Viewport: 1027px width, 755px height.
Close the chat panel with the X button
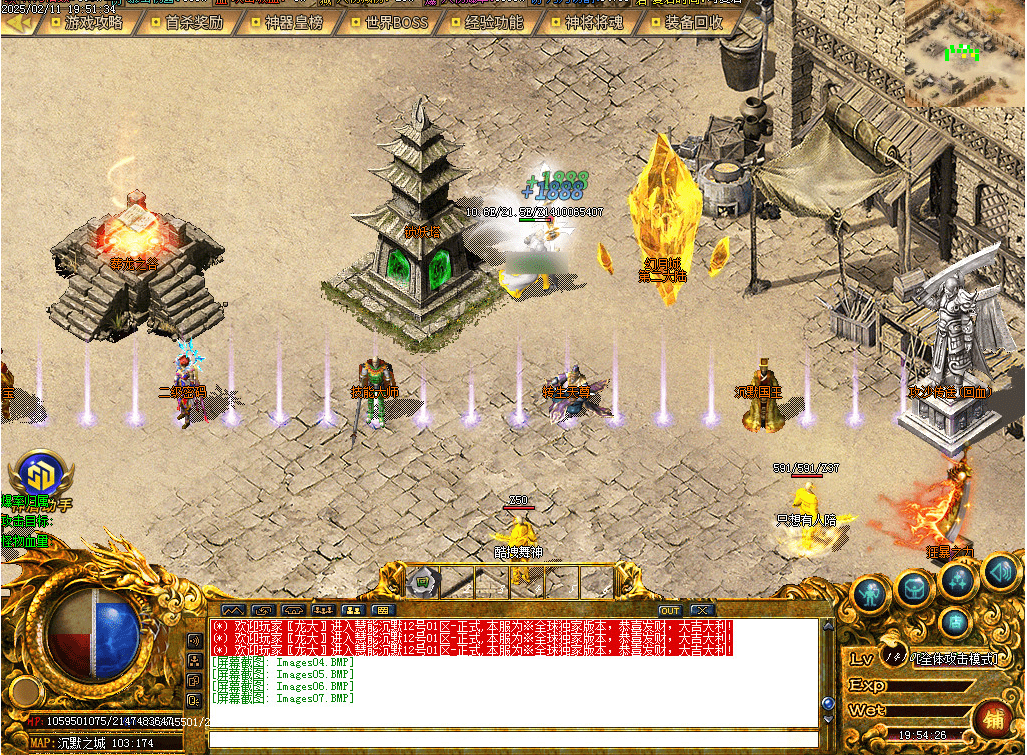[x=702, y=610]
